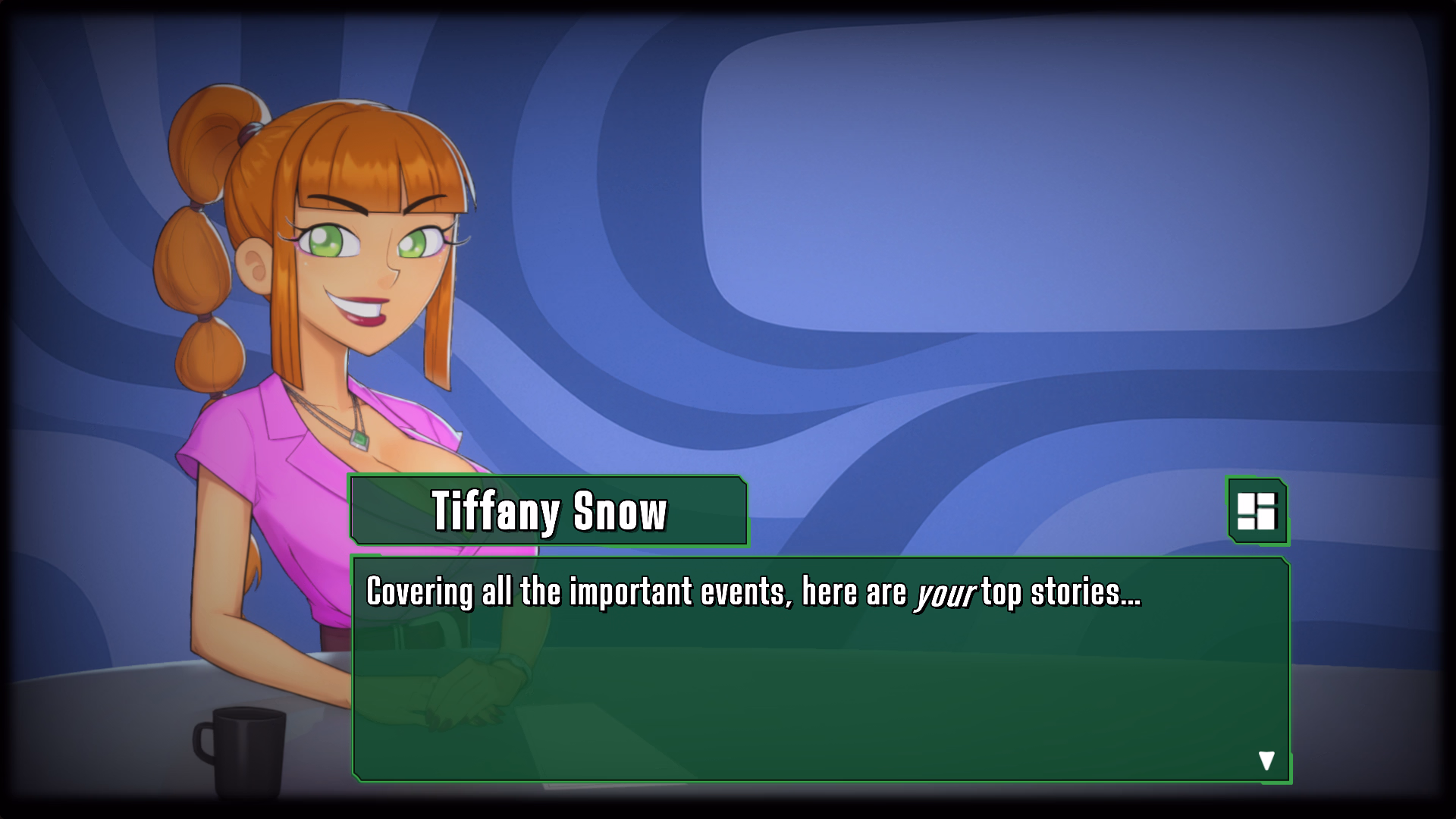Click the top-right corner of the quick menu frame
This screenshot has height=819, width=1456.
pyautogui.click(x=1286, y=485)
